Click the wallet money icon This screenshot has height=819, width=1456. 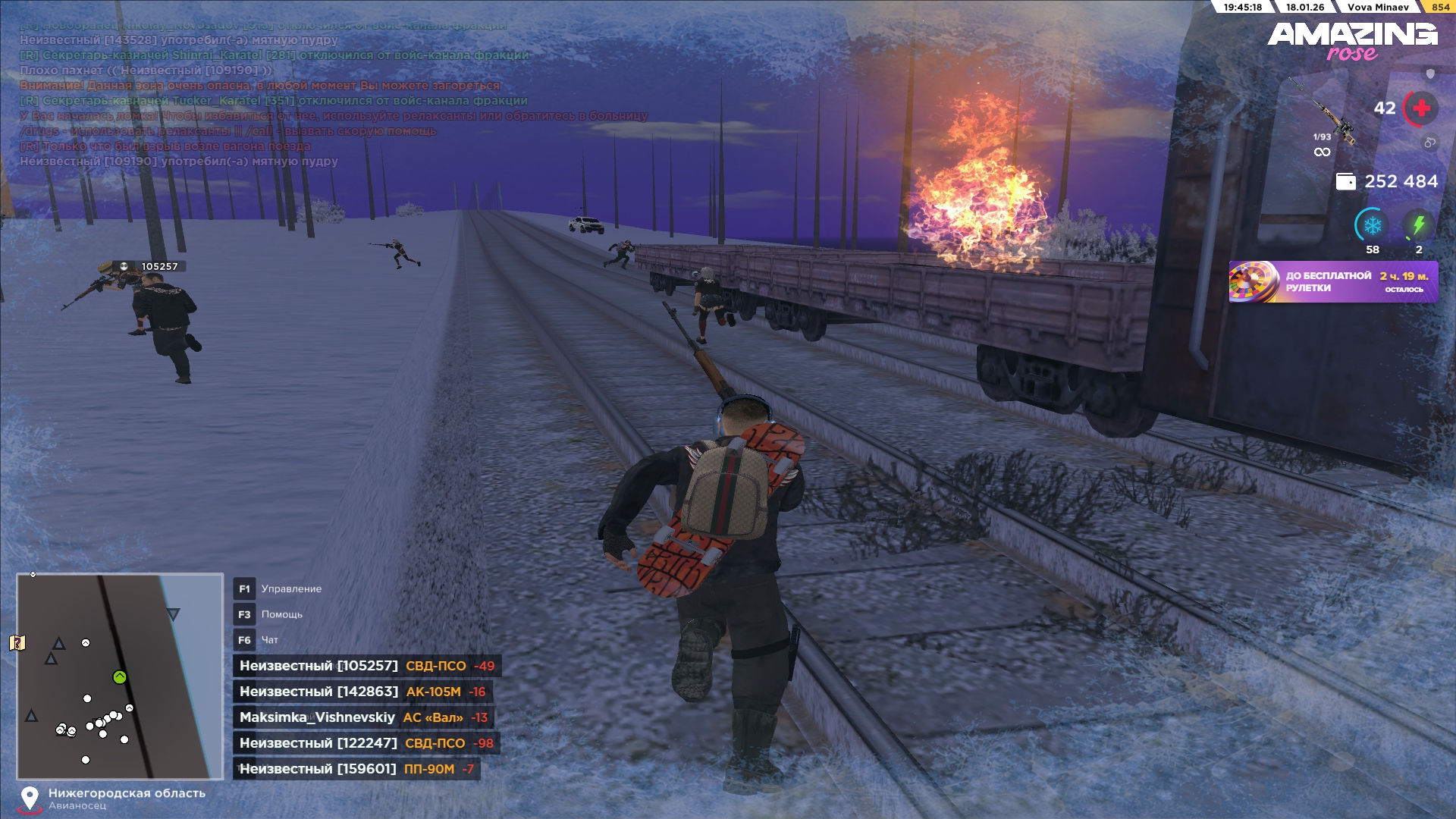(x=1345, y=182)
